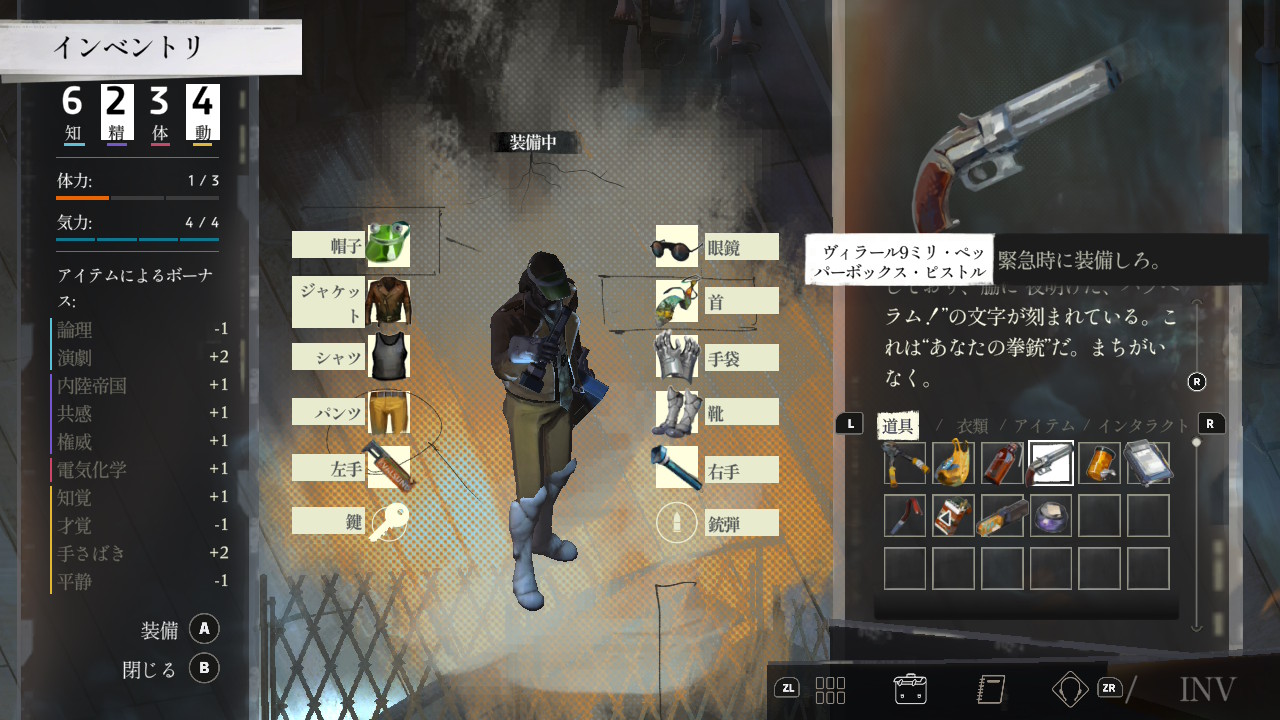Choose the armored boots shoe slot
This screenshot has height=720, width=1280.
click(x=677, y=412)
